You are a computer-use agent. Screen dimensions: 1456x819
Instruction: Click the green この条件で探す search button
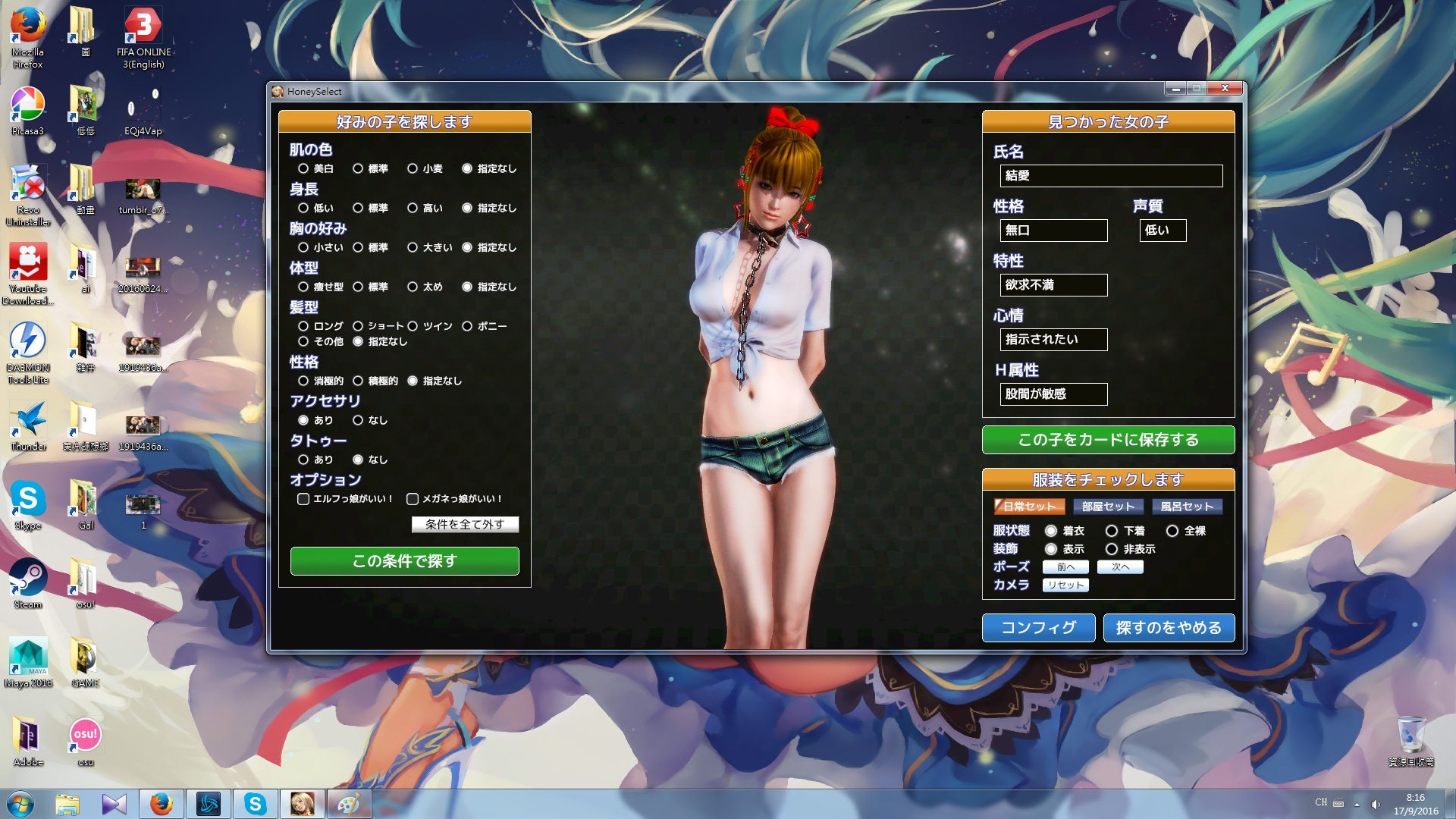point(404,561)
